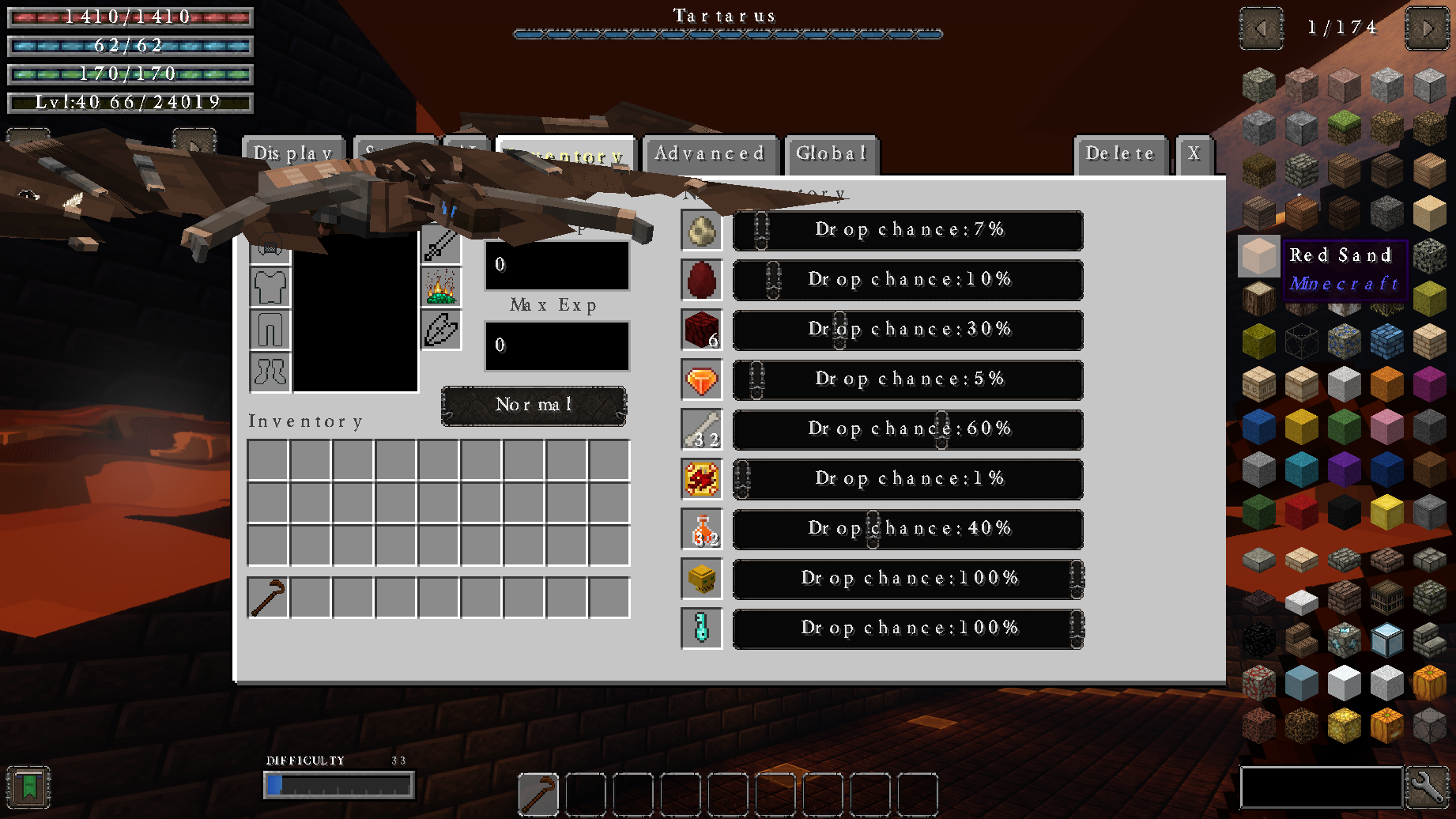Go to next item list page
The width and height of the screenshot is (1456, 819).
coord(1427,28)
